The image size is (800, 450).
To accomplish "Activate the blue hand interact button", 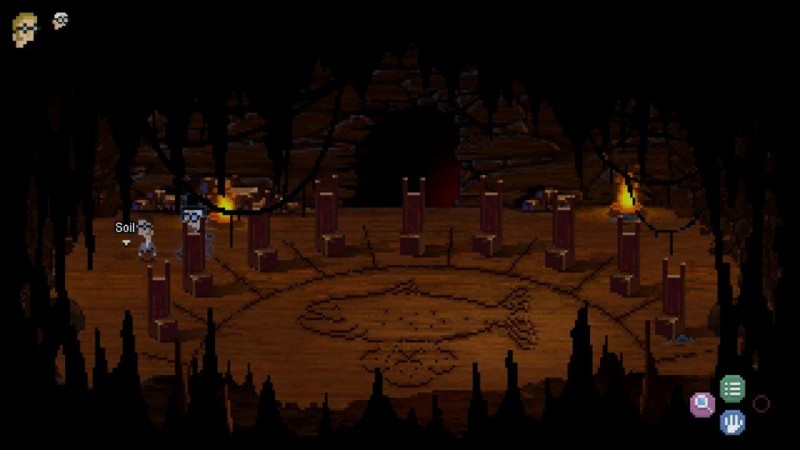I will (x=733, y=421).
